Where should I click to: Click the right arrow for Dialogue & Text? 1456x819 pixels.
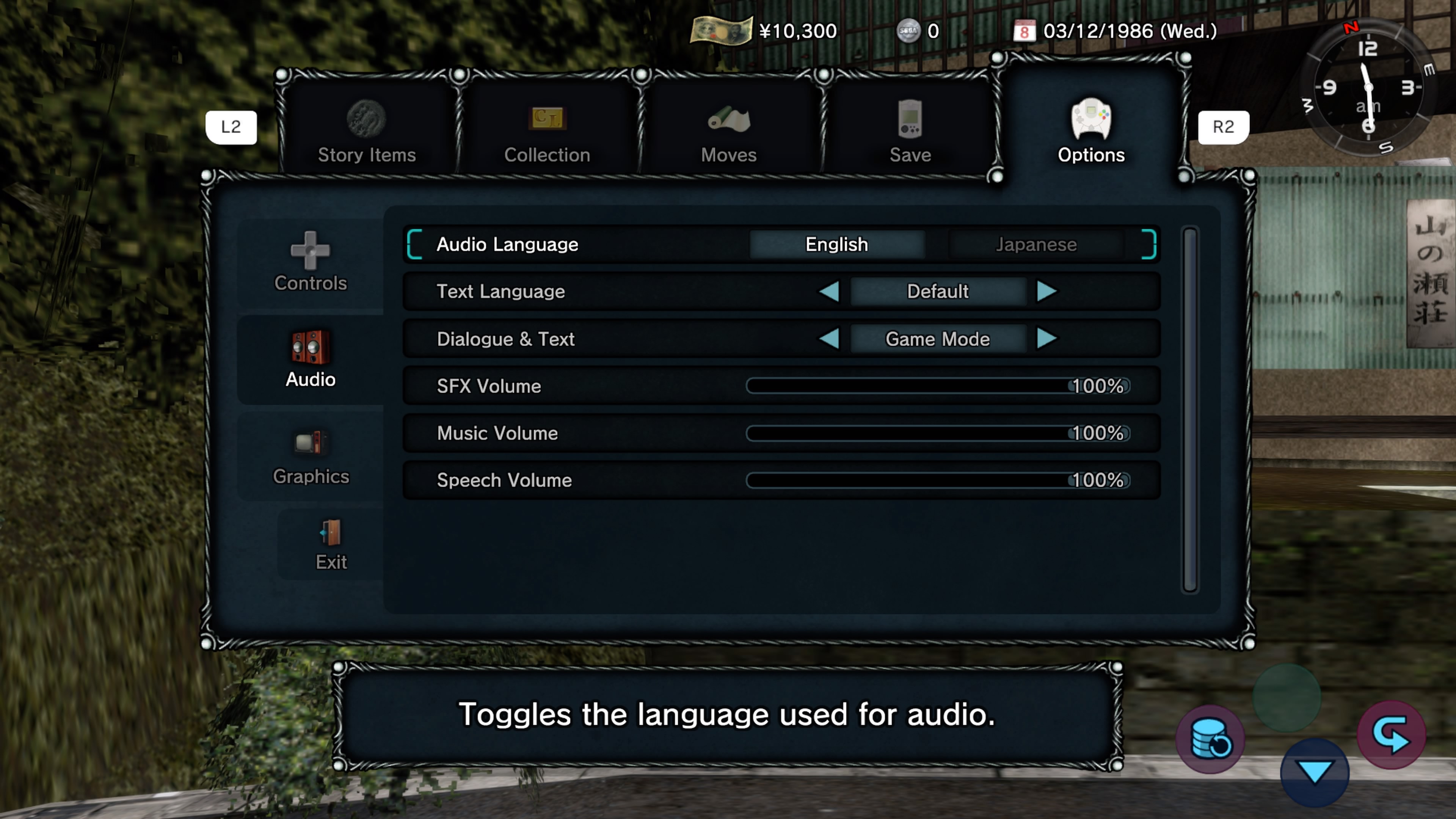(x=1046, y=339)
